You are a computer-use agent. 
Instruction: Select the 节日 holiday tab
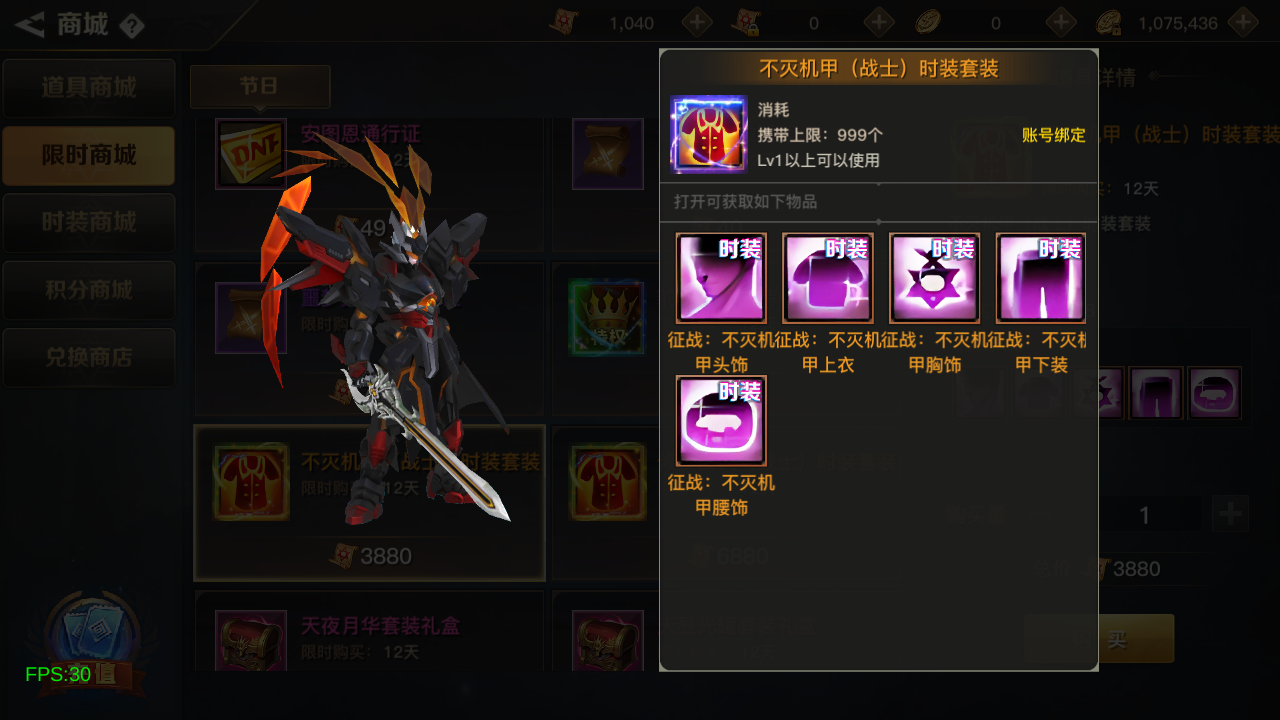pyautogui.click(x=259, y=87)
